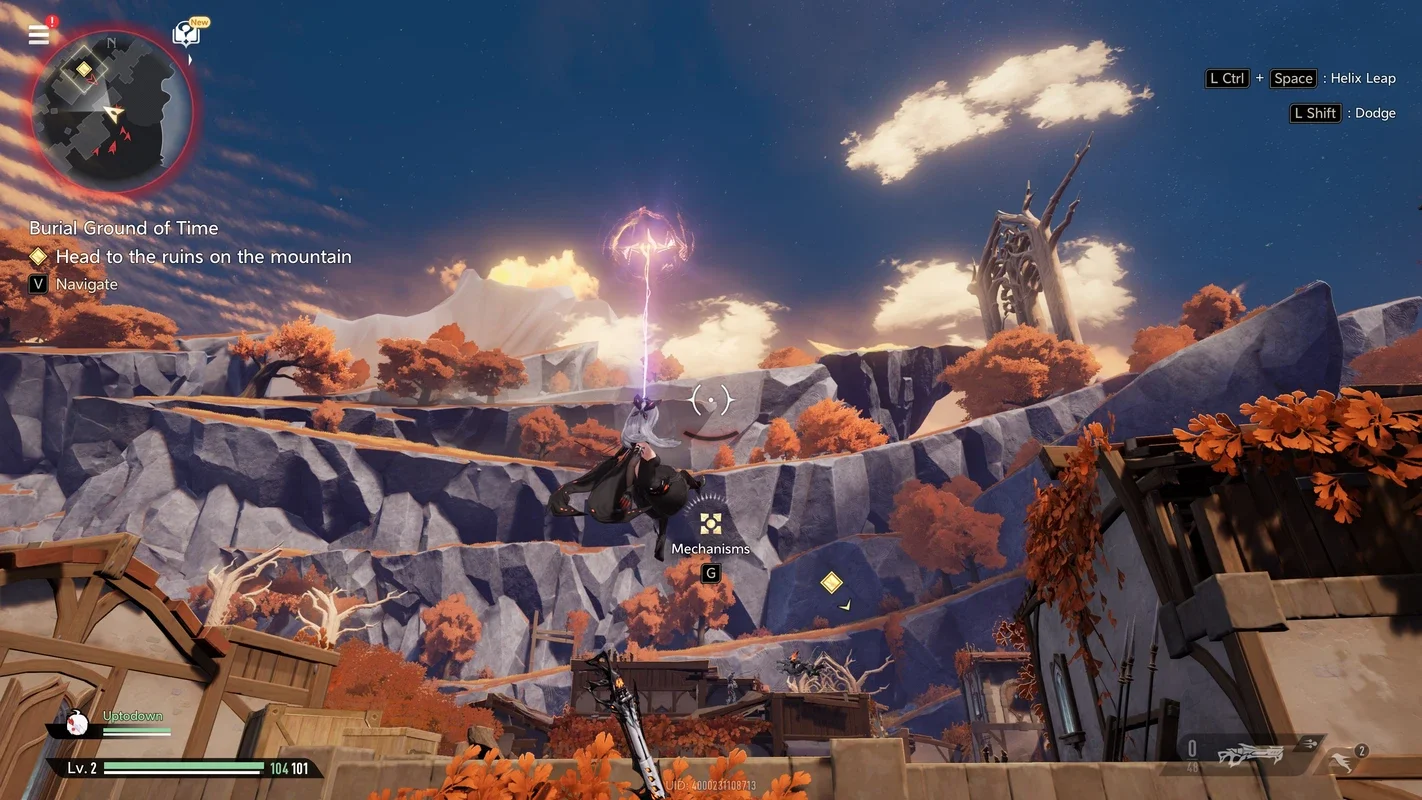
Task: Open the guide book icon marked New
Action: (x=186, y=35)
